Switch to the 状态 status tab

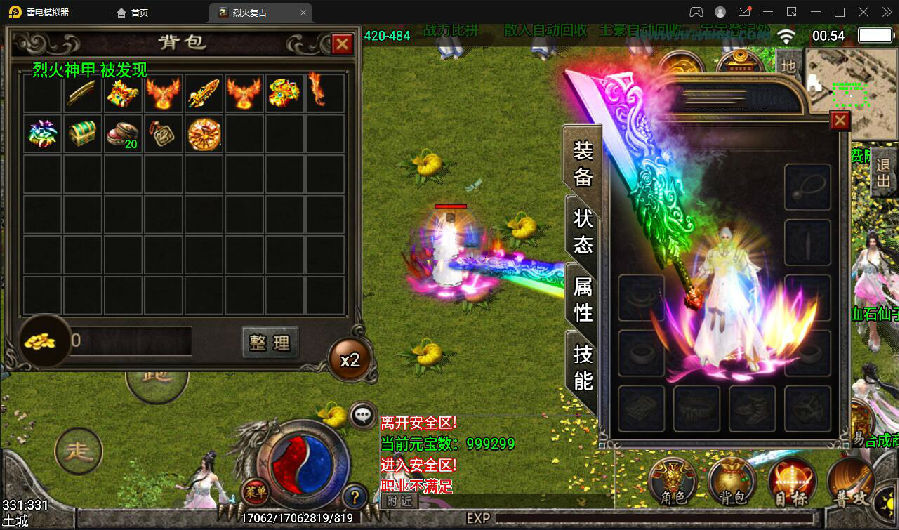[x=583, y=231]
